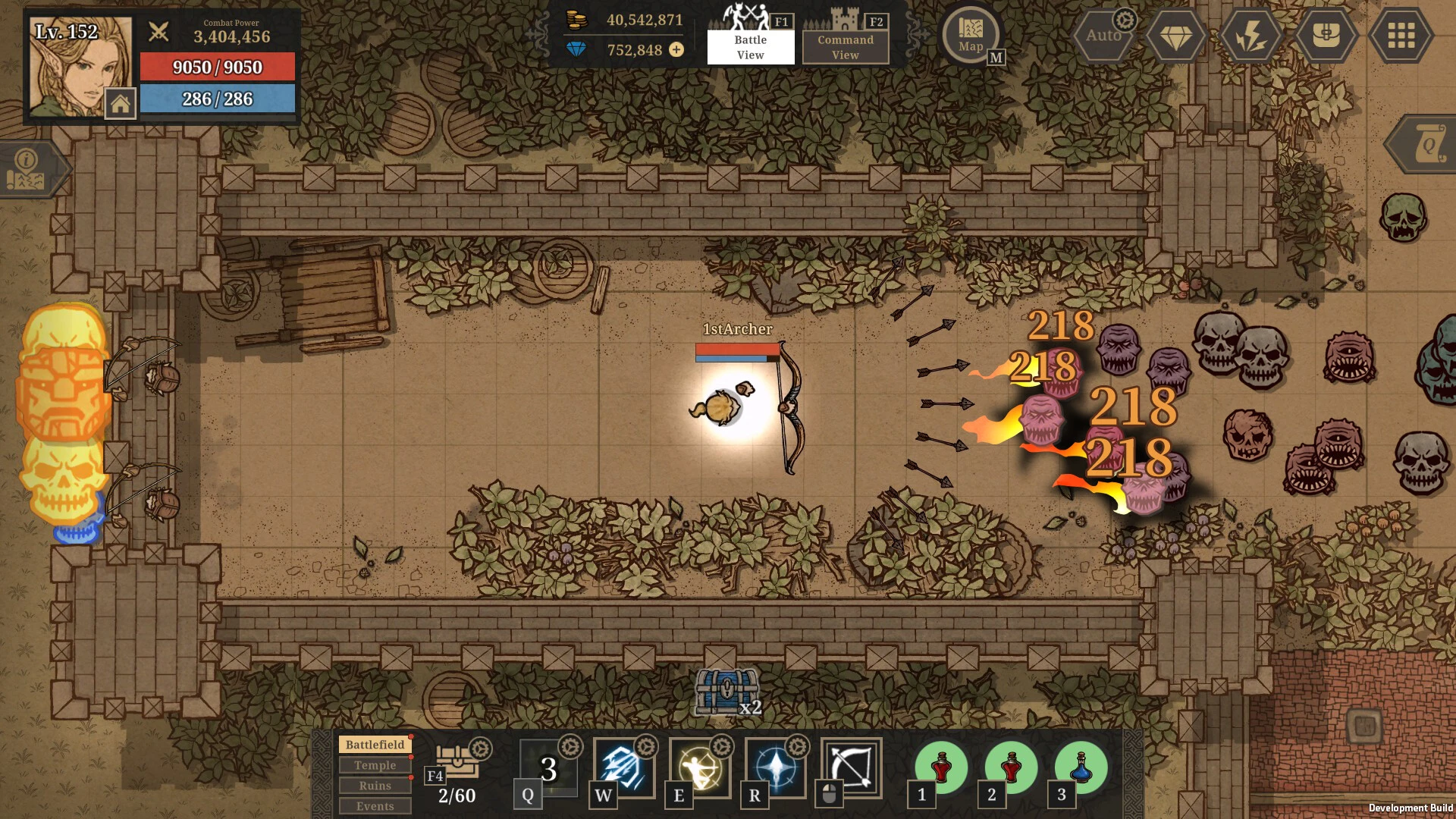Toggle the auto-cast gear on the E skill

click(x=720, y=747)
